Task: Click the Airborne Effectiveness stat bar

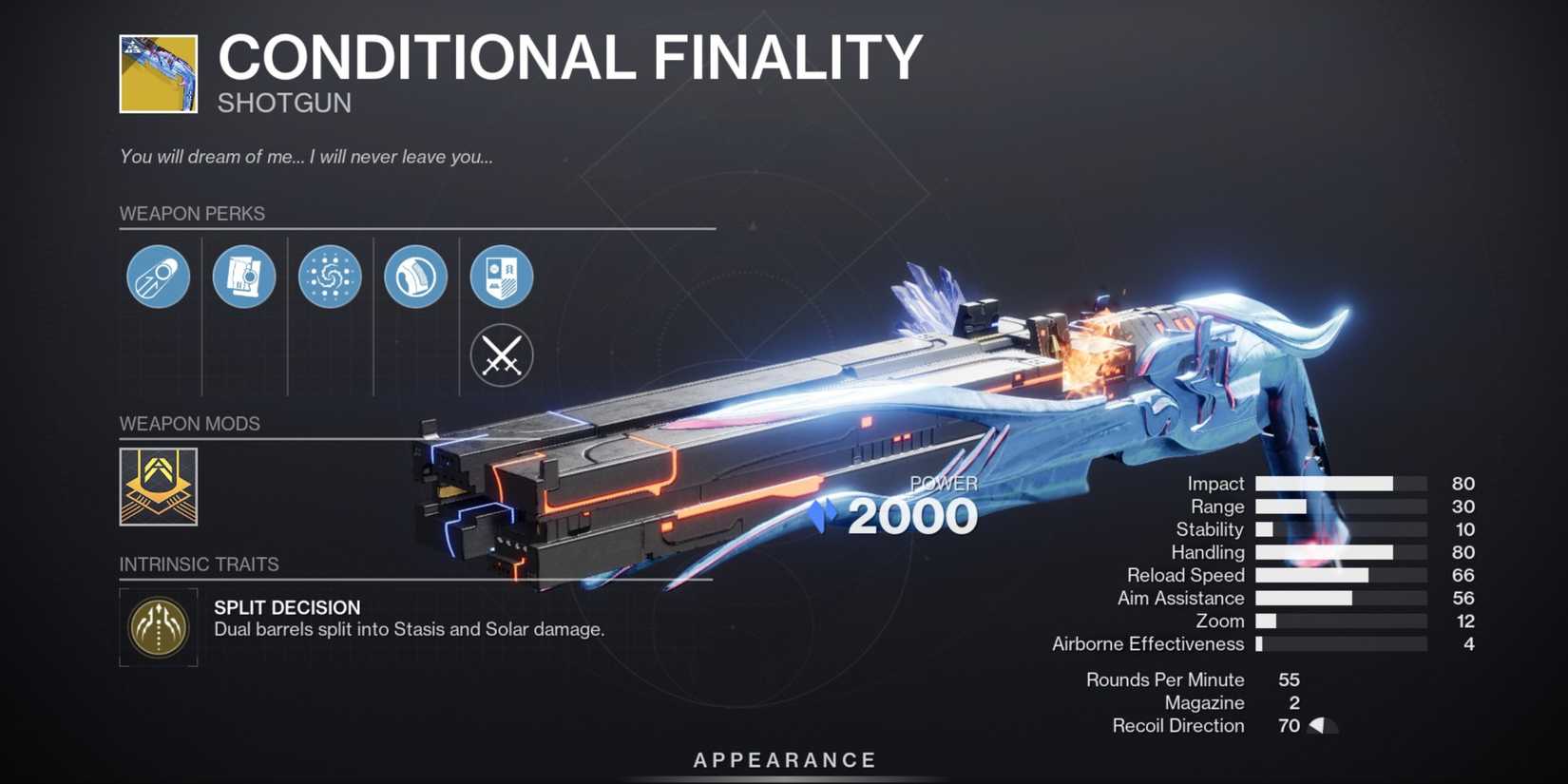Action: click(x=1340, y=643)
